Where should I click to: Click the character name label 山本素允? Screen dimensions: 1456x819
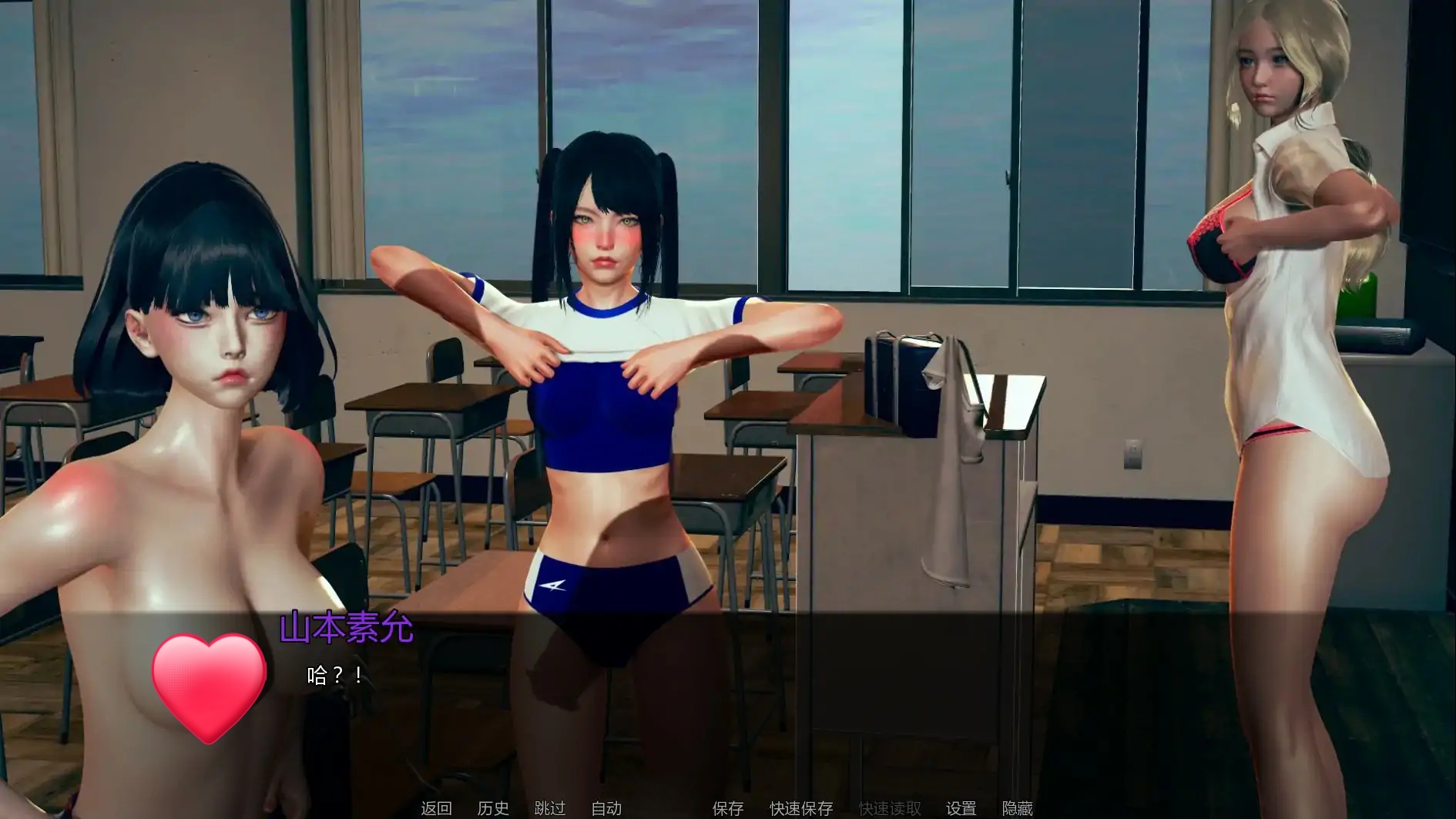coord(347,628)
